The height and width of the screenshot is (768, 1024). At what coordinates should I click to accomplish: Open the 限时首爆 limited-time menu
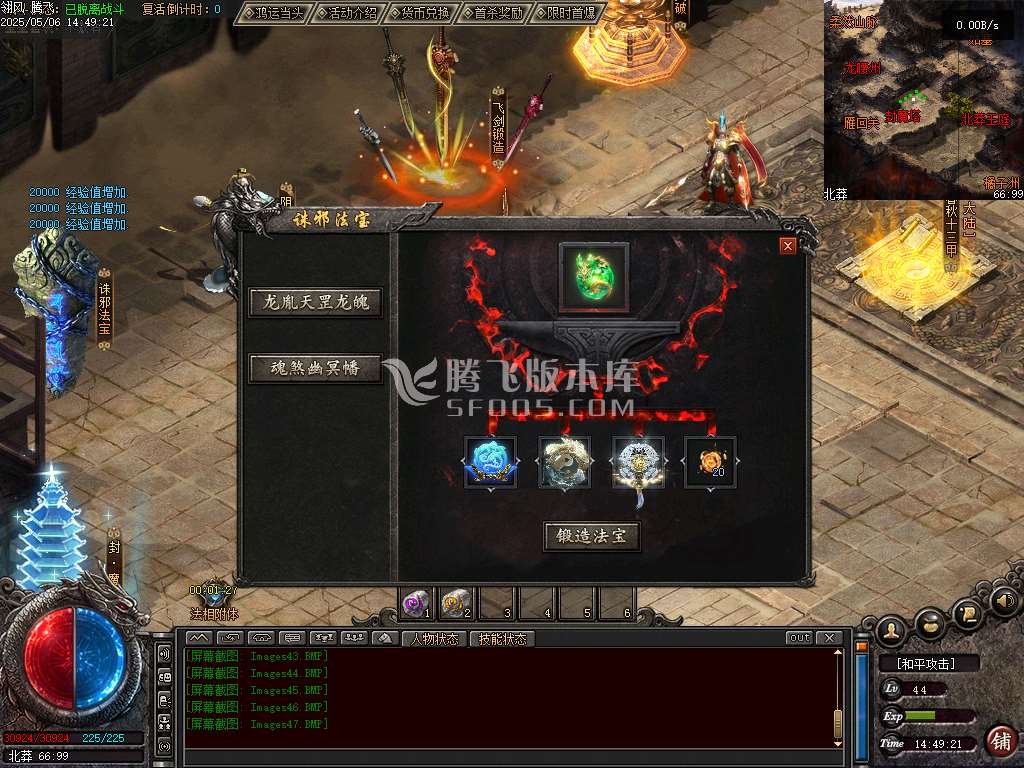[567, 13]
